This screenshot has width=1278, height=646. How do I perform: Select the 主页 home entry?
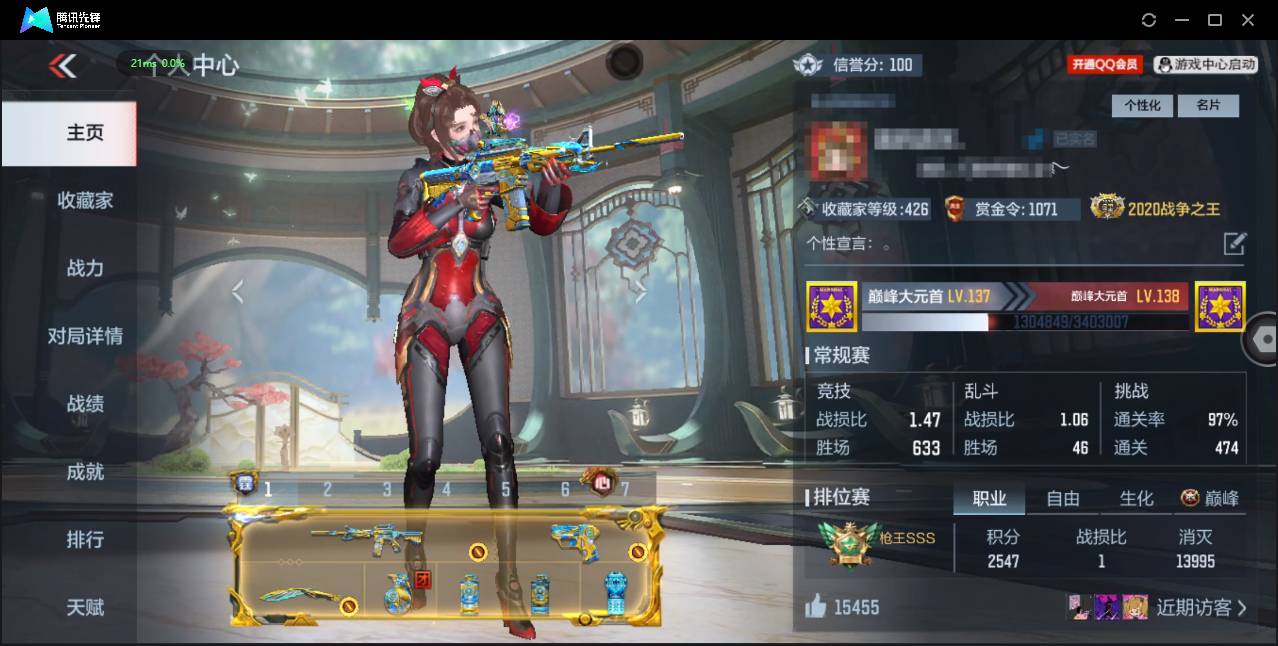coord(85,133)
